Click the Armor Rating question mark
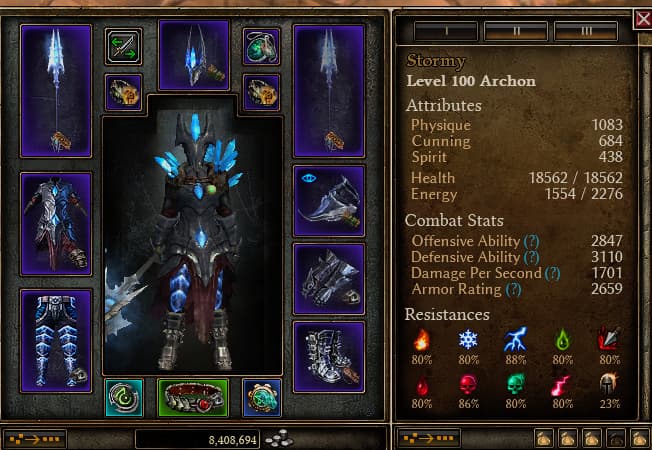The image size is (652, 450). 514,290
